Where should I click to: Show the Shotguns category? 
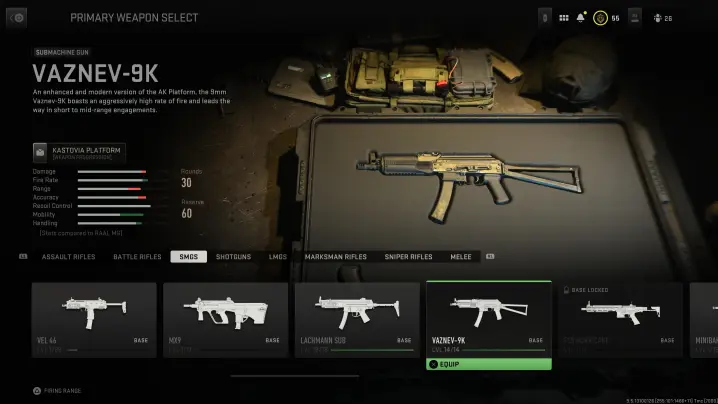(x=233, y=257)
